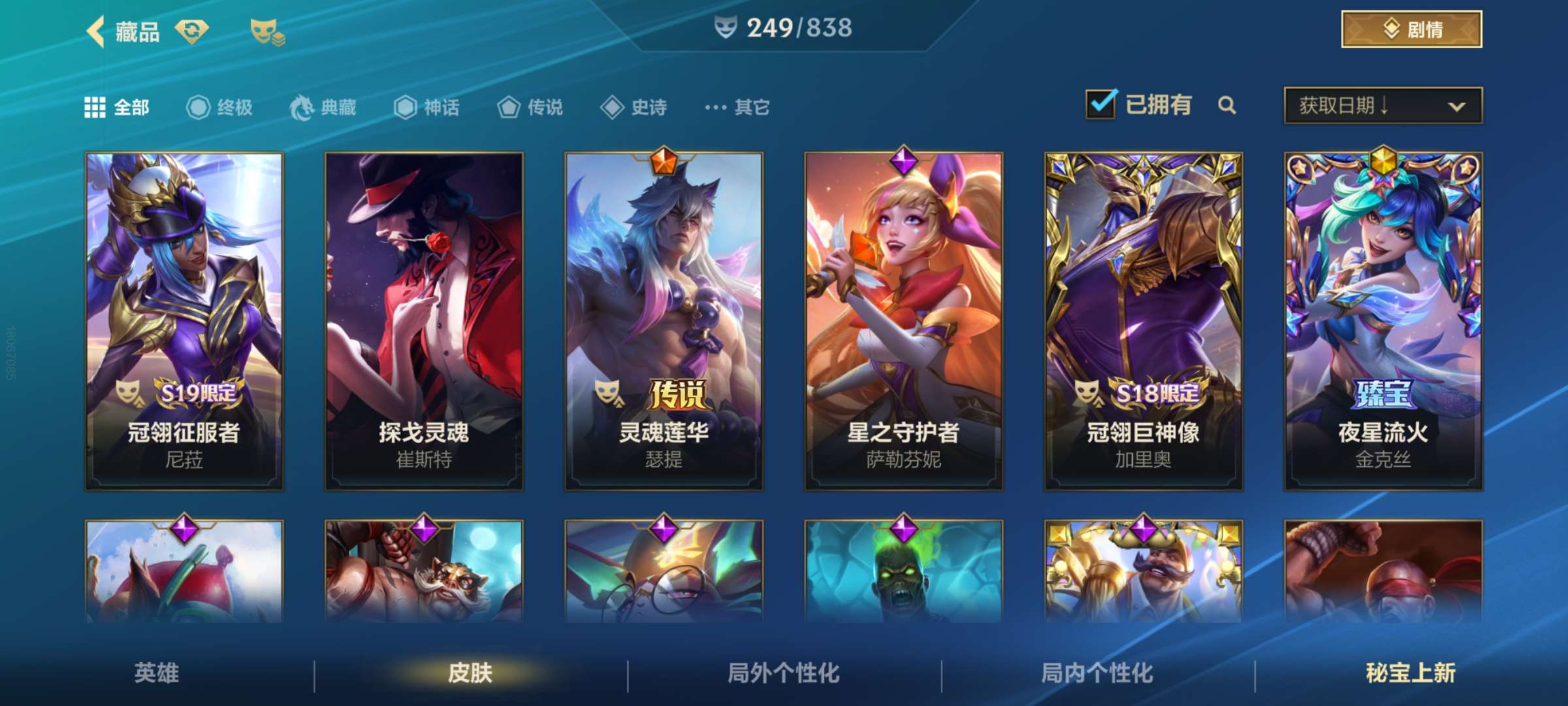
Task: Select the 终极 hexagon filter icon
Action: [x=198, y=108]
